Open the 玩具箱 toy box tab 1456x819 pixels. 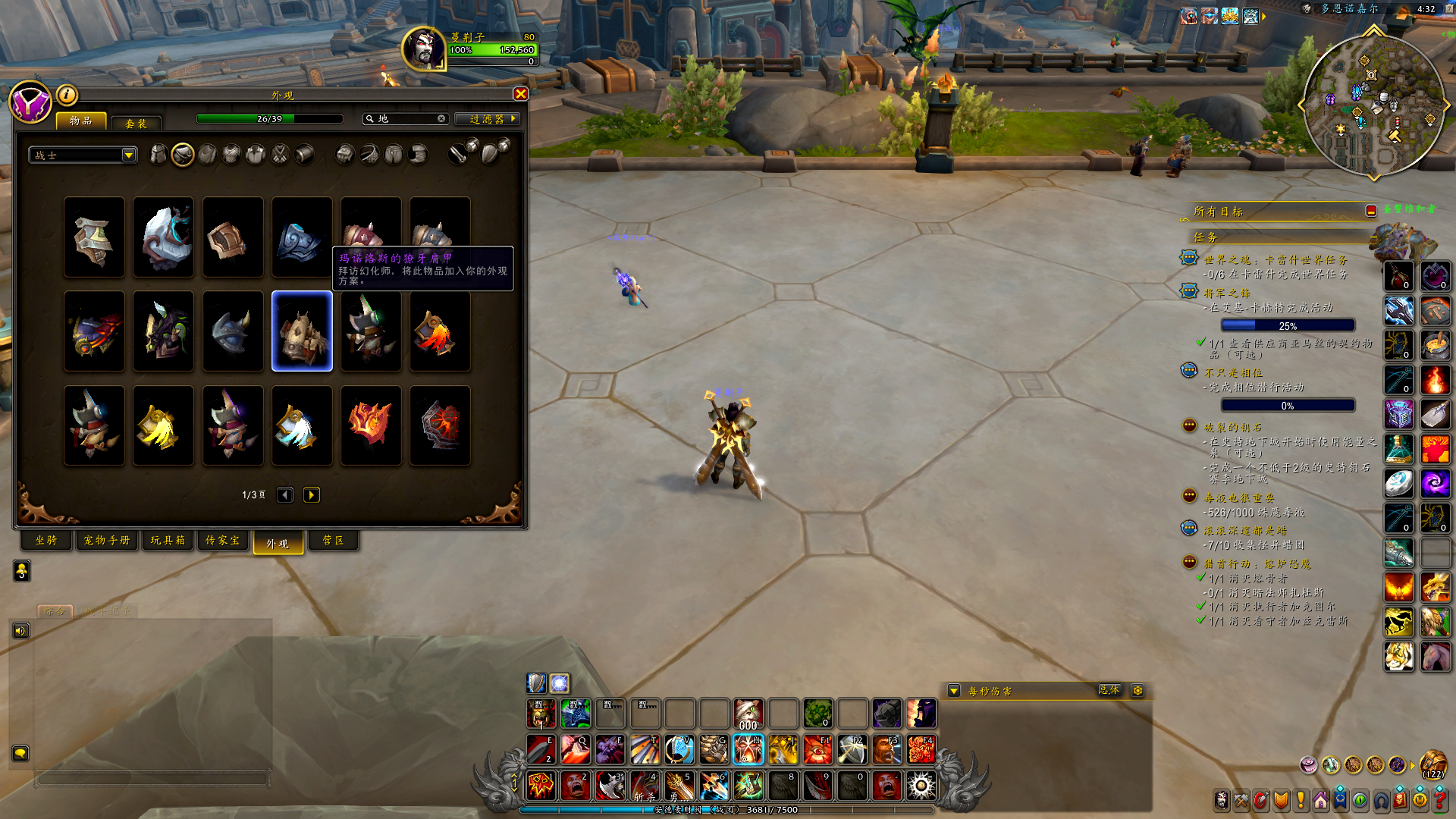tap(168, 541)
